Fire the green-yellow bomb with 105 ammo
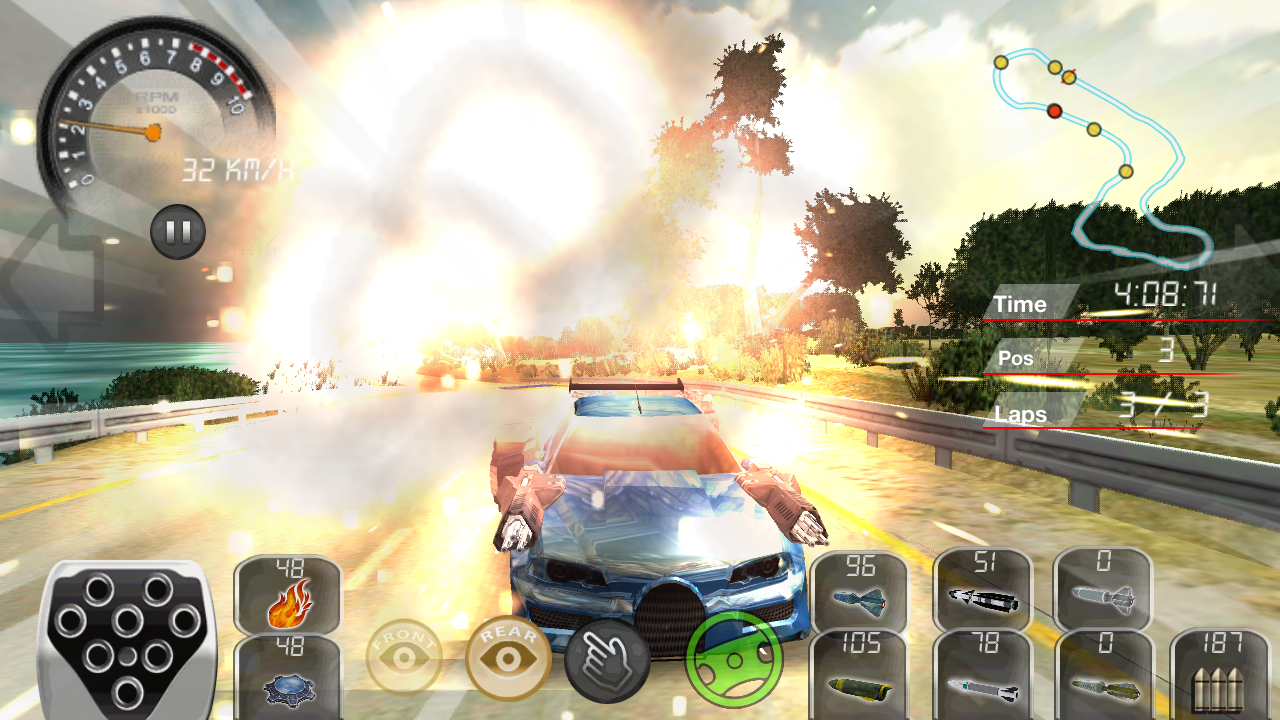Screen dimensions: 1280x720 coord(859,675)
